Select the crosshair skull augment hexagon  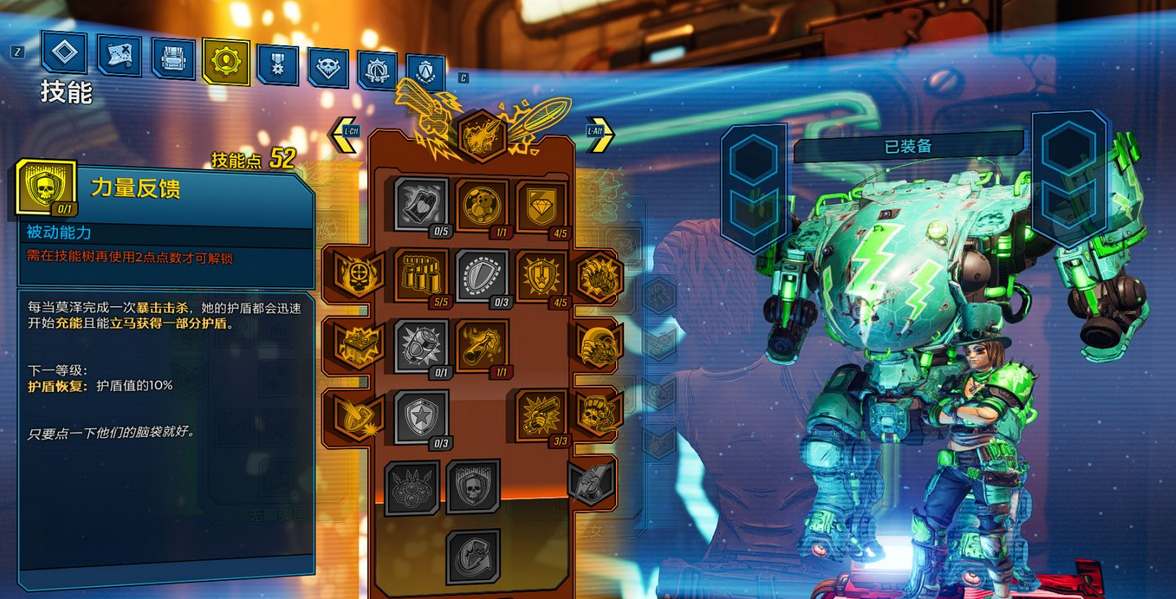352,273
